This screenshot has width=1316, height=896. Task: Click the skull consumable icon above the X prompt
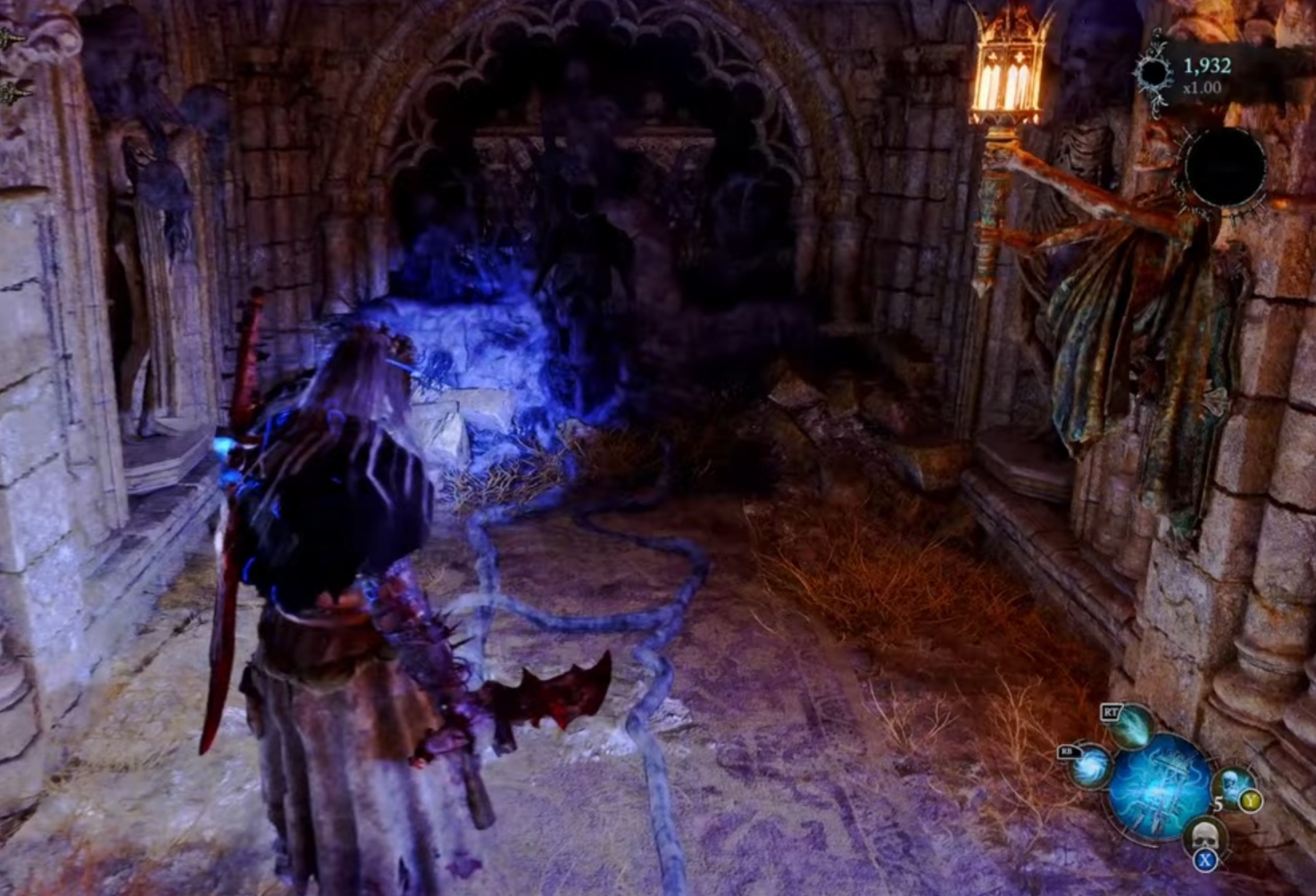(1206, 832)
